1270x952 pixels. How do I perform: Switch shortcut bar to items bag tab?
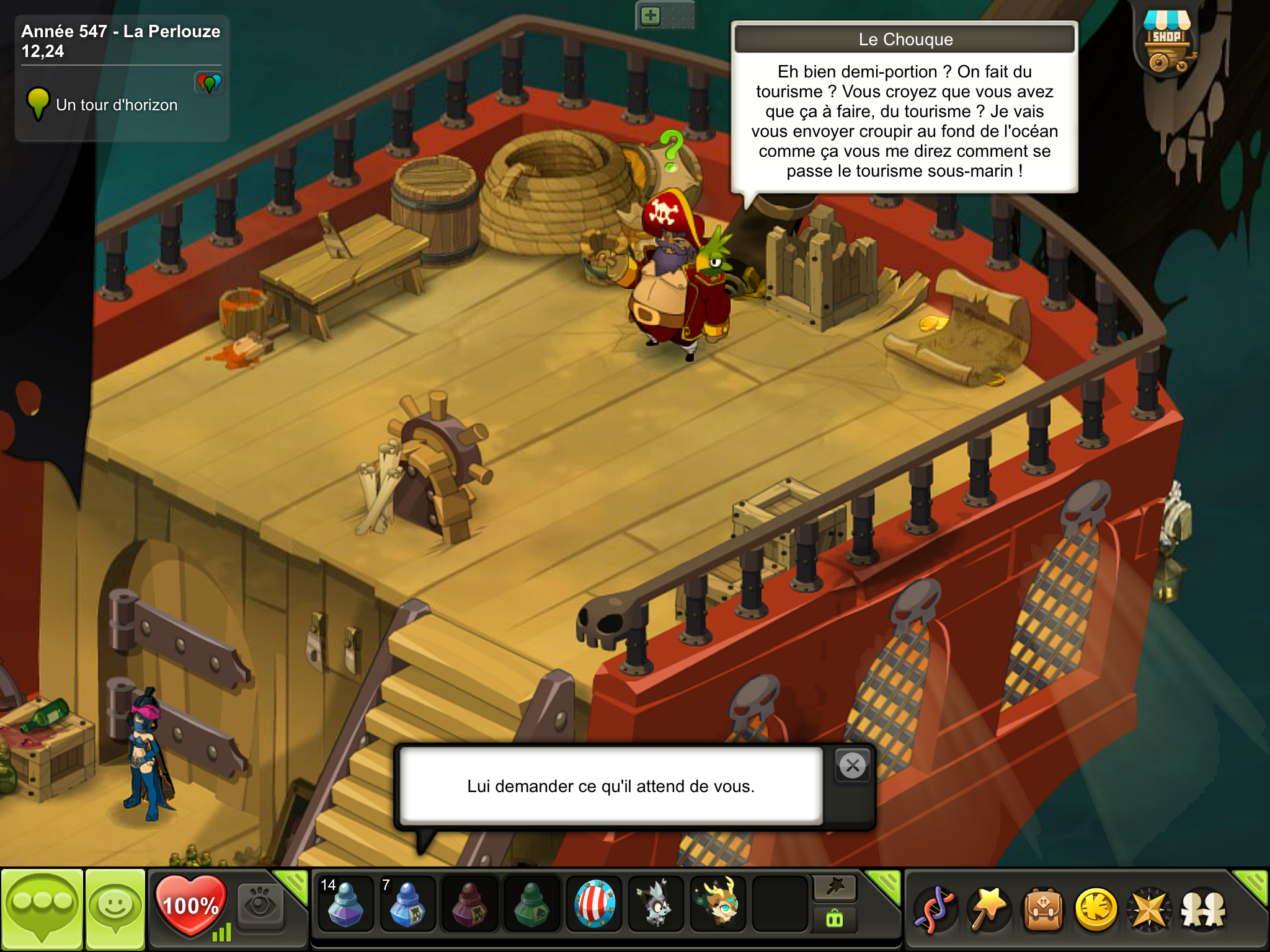(835, 919)
